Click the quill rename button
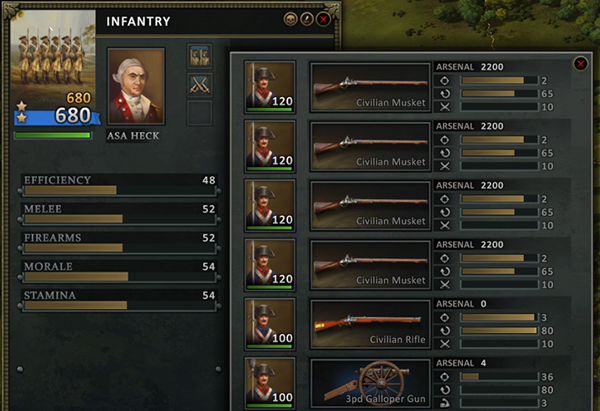This screenshot has height=411, width=600. [x=308, y=19]
